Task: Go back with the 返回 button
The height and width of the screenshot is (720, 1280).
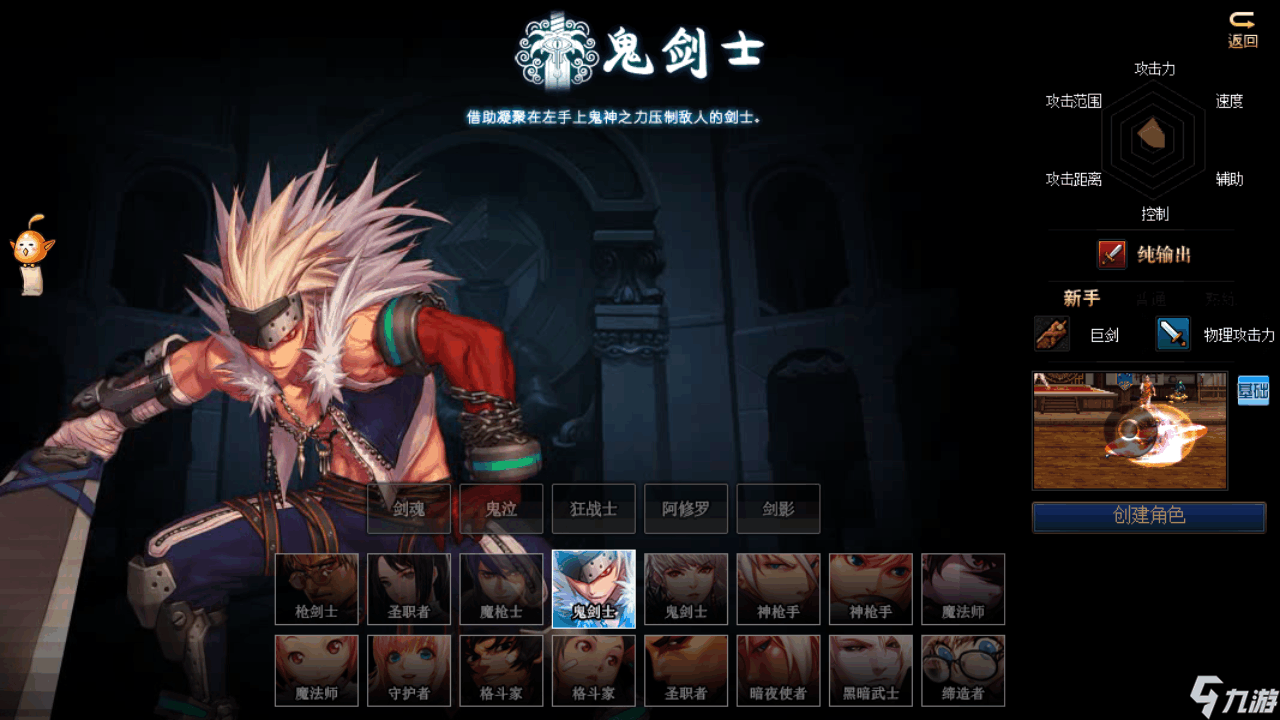Action: [x=1242, y=30]
